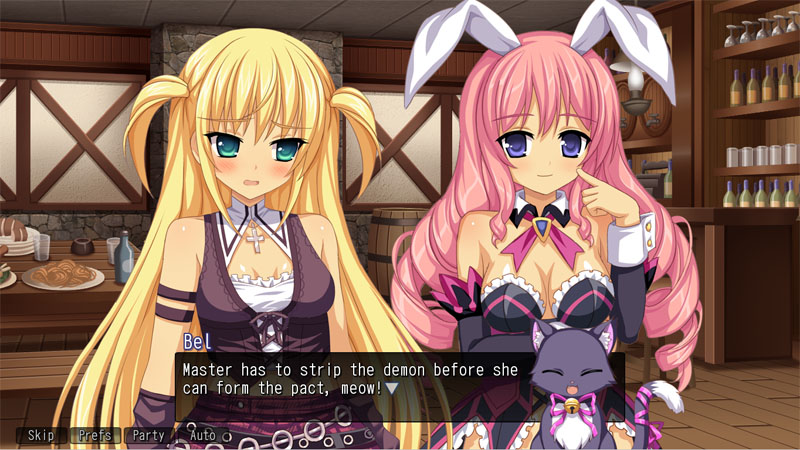Toggle Auto advance mode
Screen dimensions: 800x450
(x=203, y=436)
